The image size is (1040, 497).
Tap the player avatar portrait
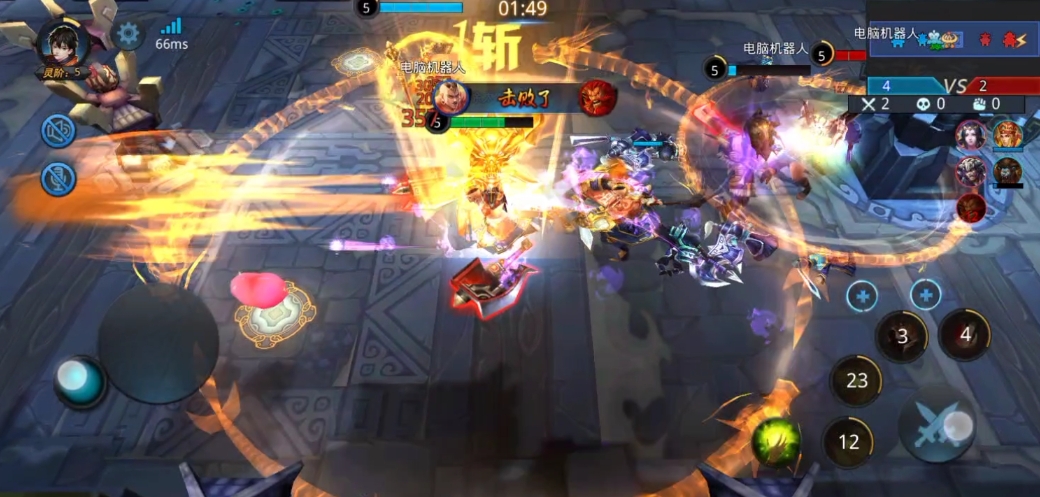tap(62, 41)
